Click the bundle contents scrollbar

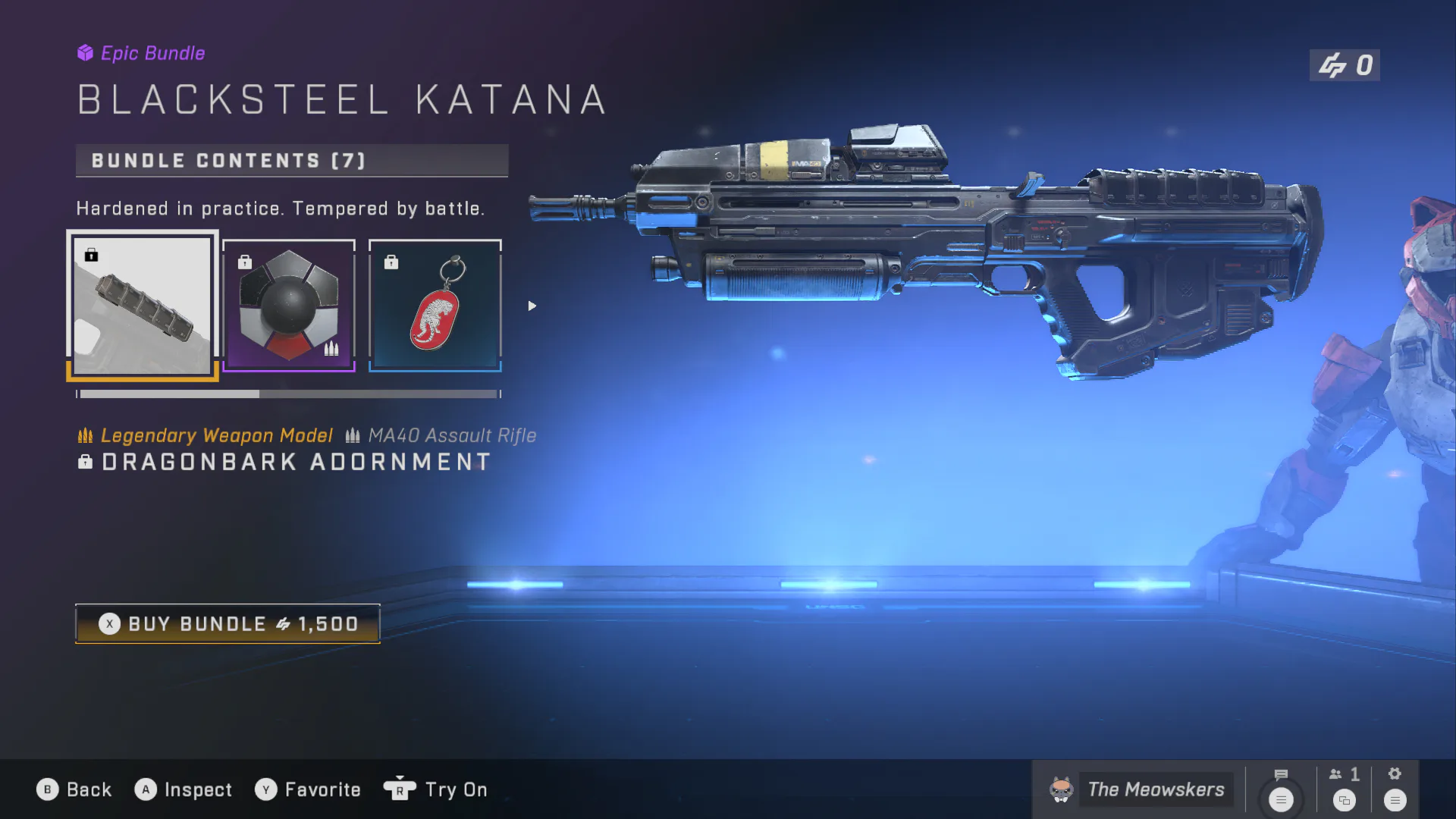click(288, 394)
